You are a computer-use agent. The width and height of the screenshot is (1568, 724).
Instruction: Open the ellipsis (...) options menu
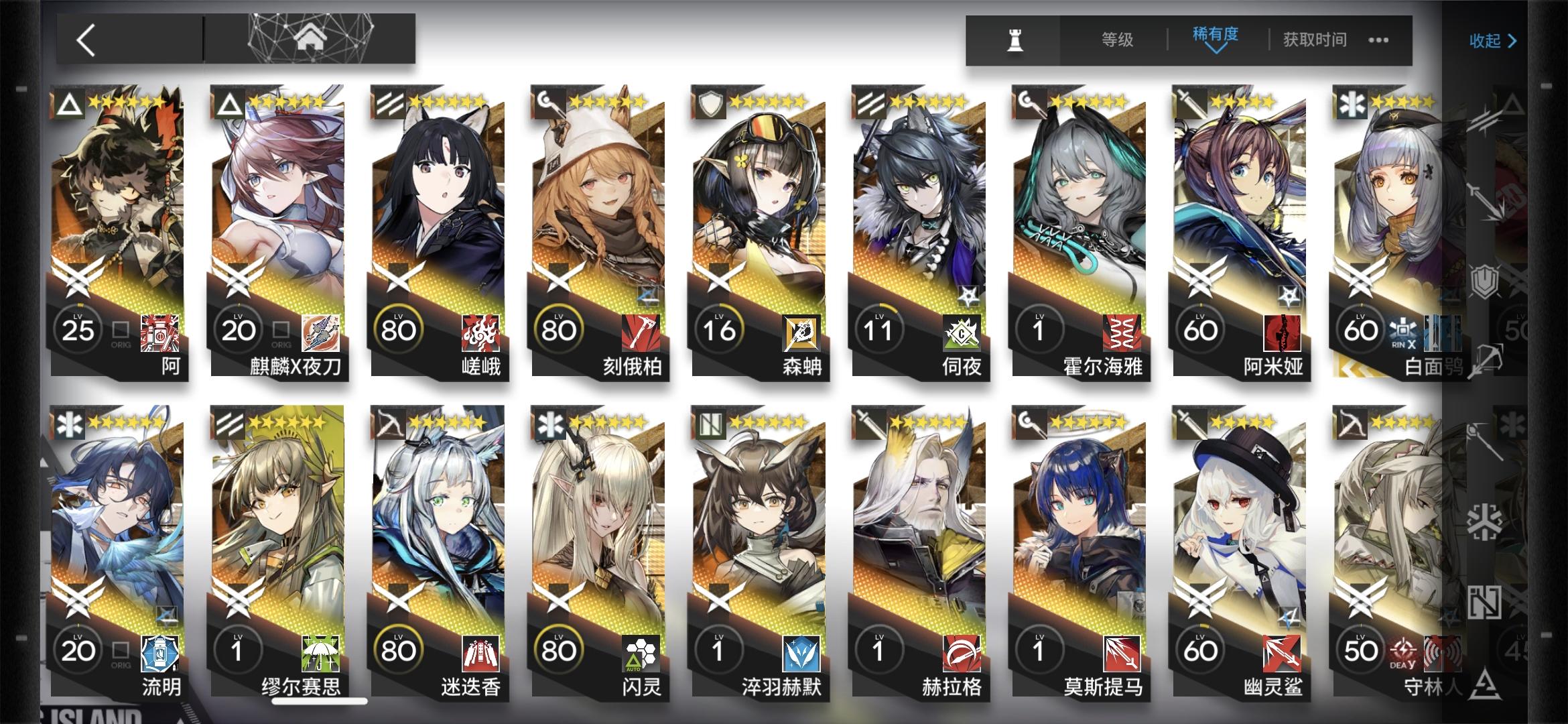point(1378,40)
